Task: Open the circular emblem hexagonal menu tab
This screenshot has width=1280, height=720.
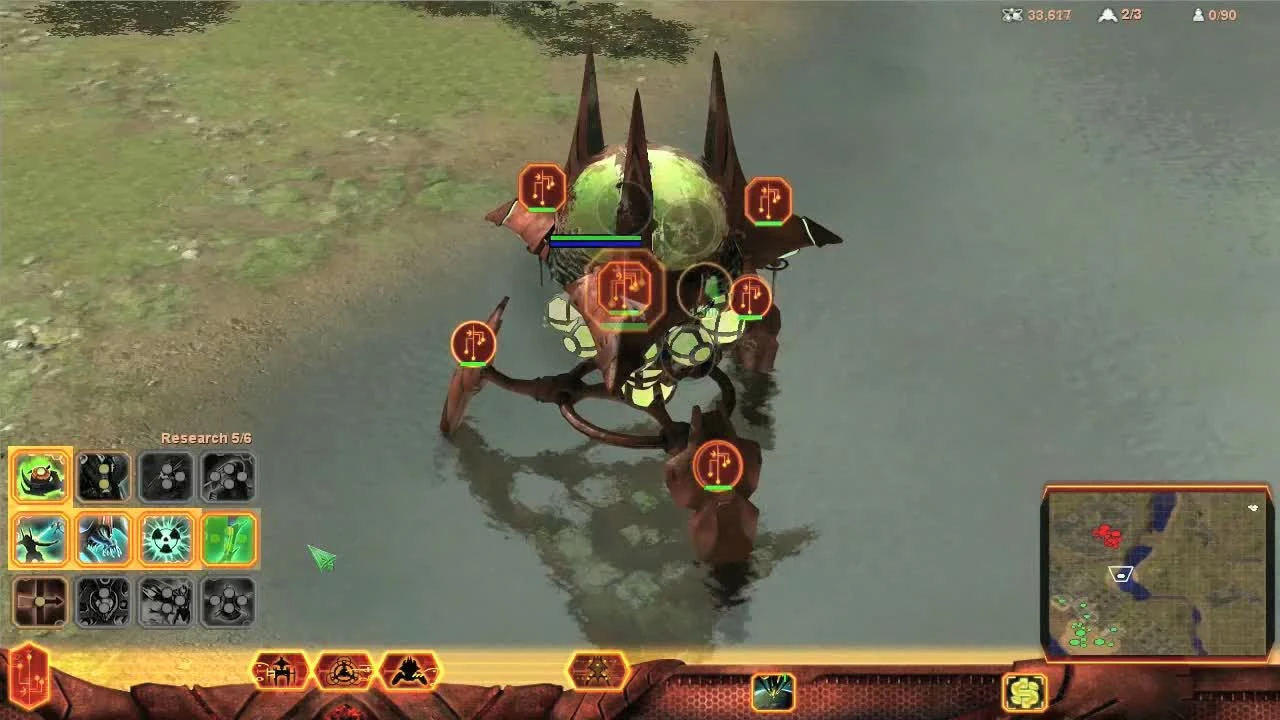Action: pos(347,672)
